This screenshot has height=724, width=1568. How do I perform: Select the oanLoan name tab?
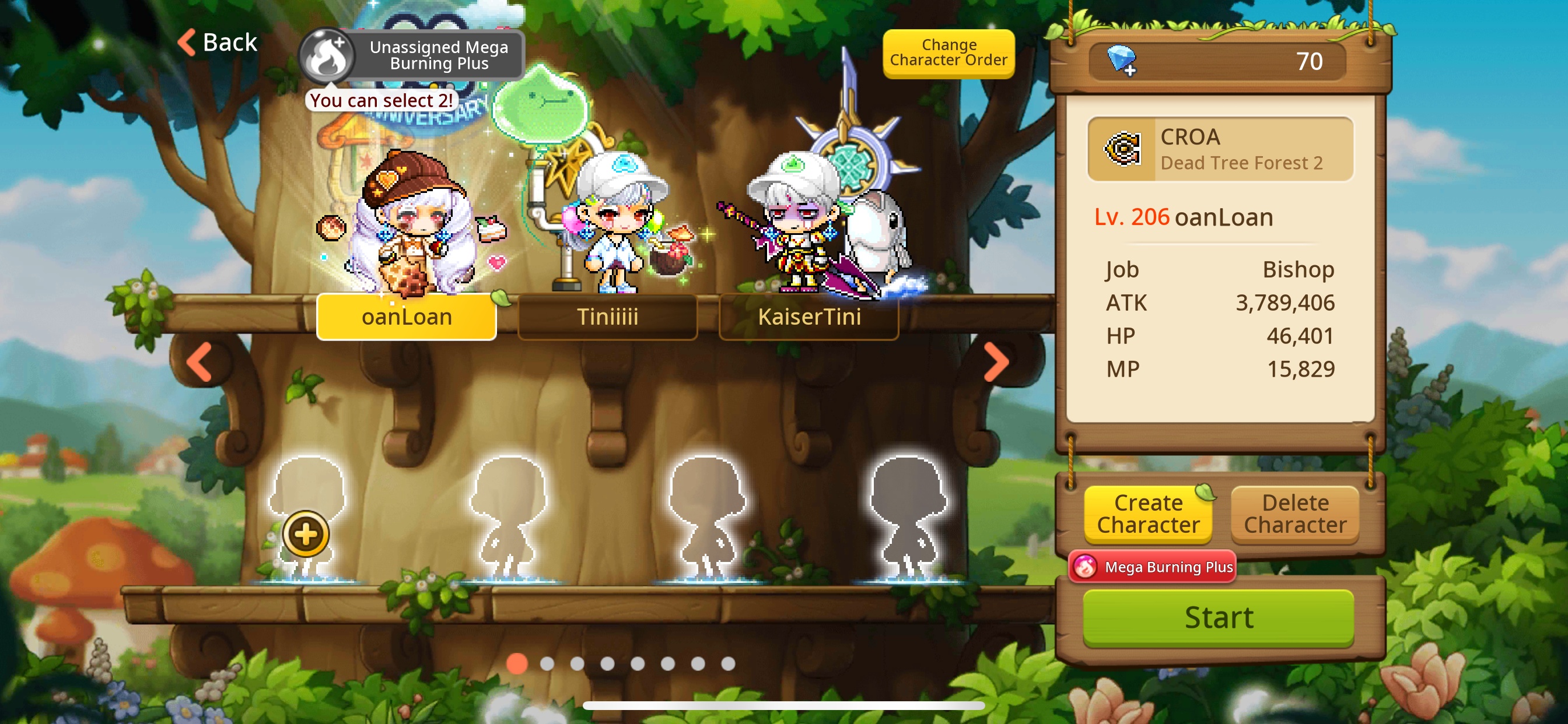point(407,317)
